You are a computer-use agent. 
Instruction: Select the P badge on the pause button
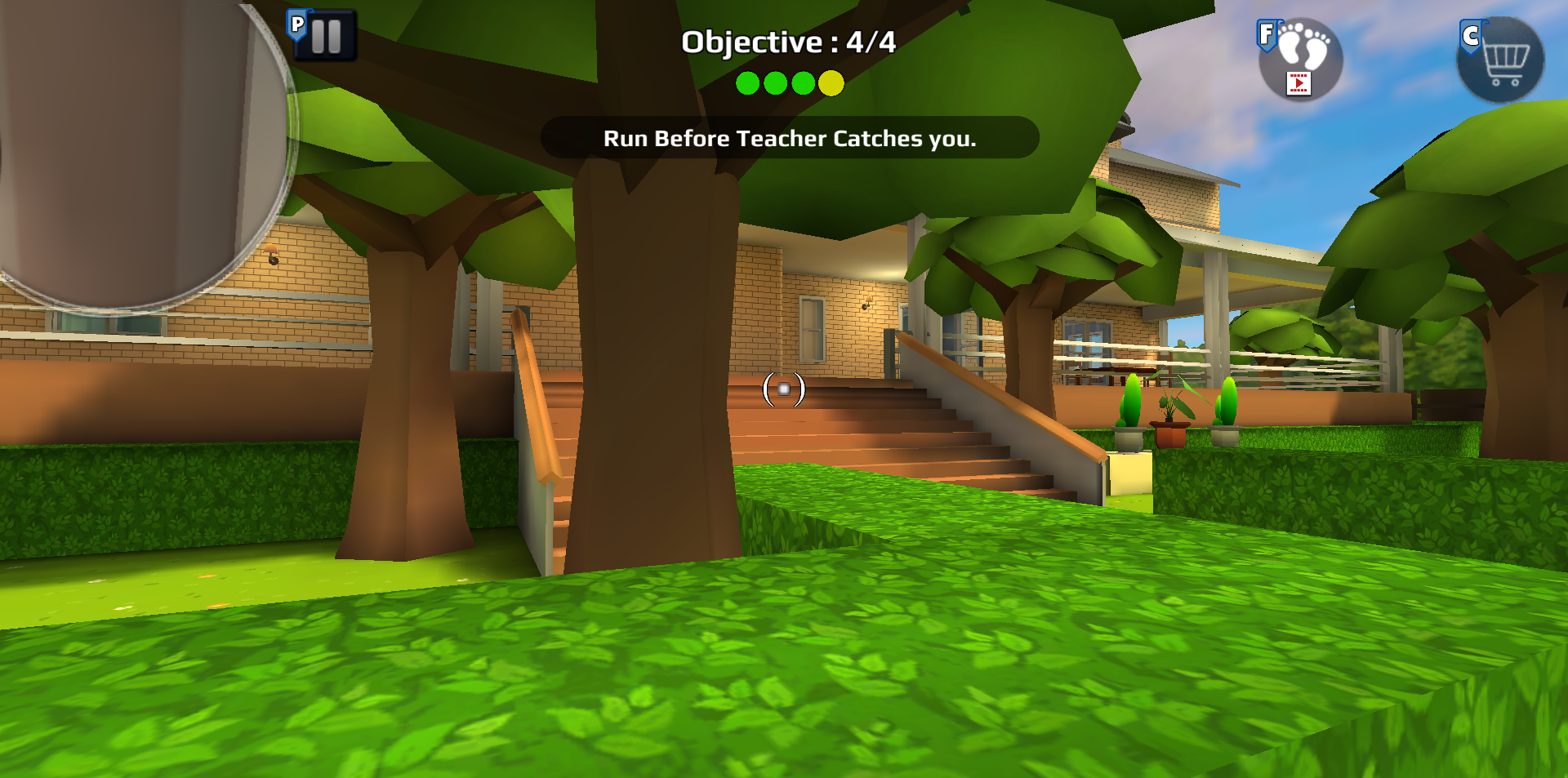pos(296,24)
